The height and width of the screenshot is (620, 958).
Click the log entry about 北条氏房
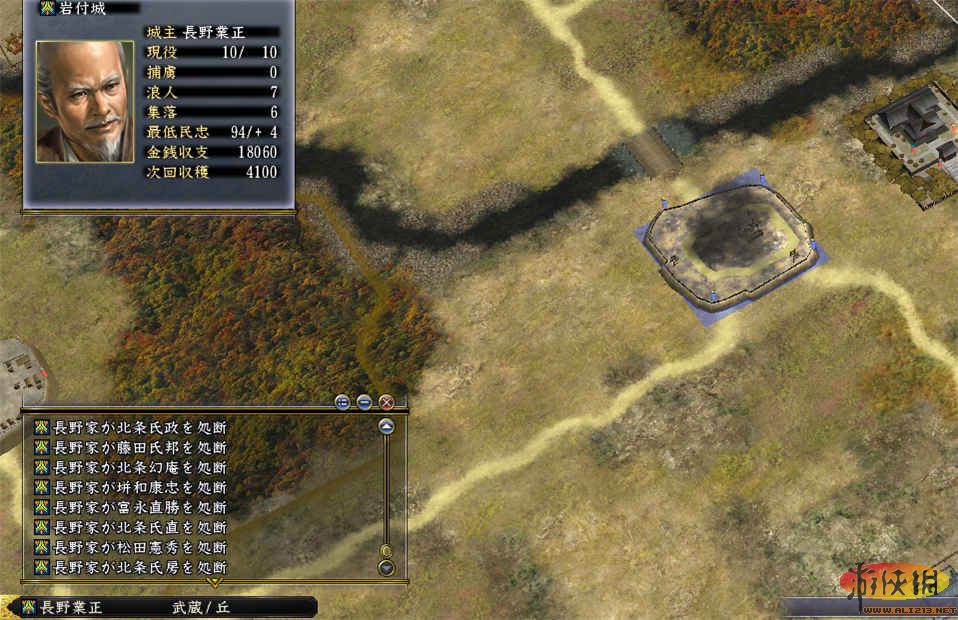[140, 567]
